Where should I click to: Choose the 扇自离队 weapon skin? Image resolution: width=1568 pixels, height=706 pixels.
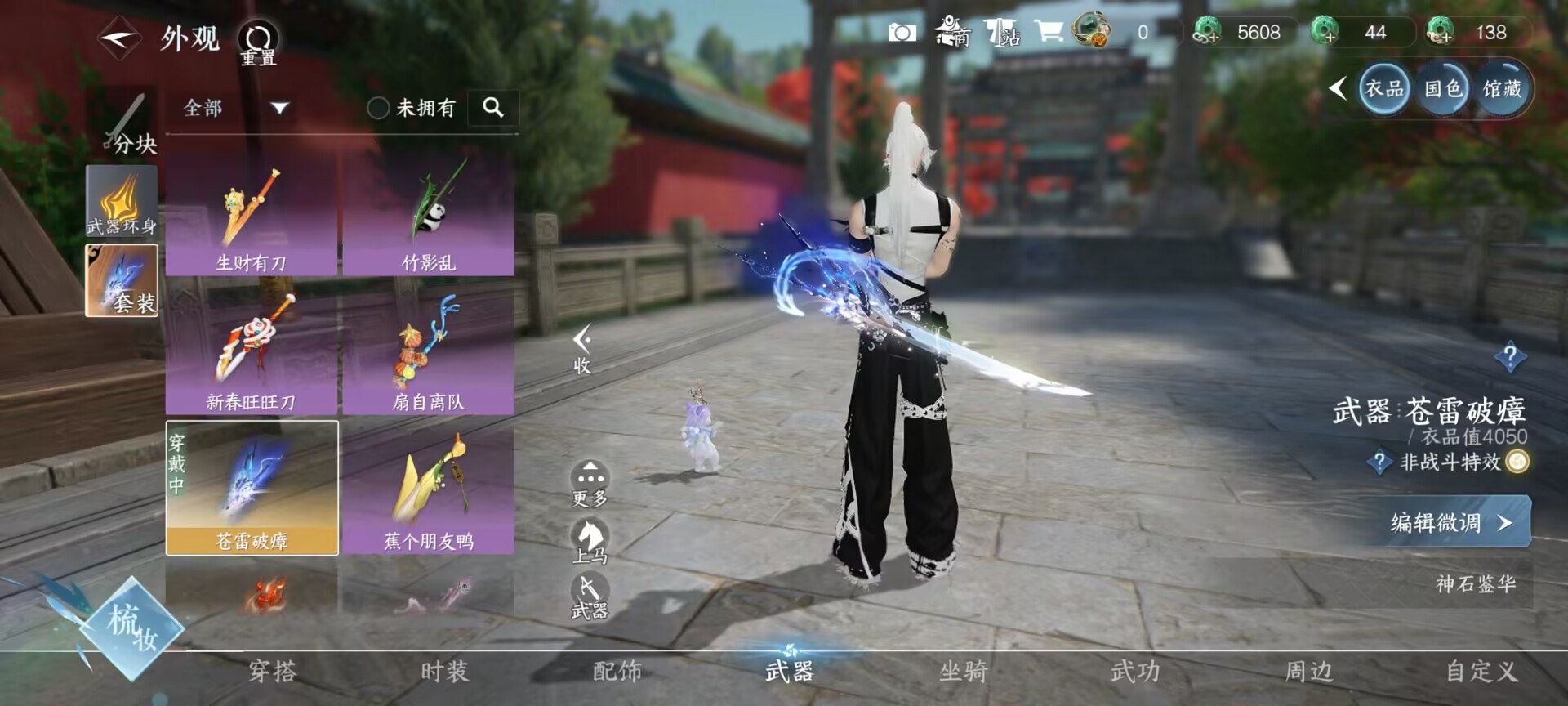[x=428, y=355]
